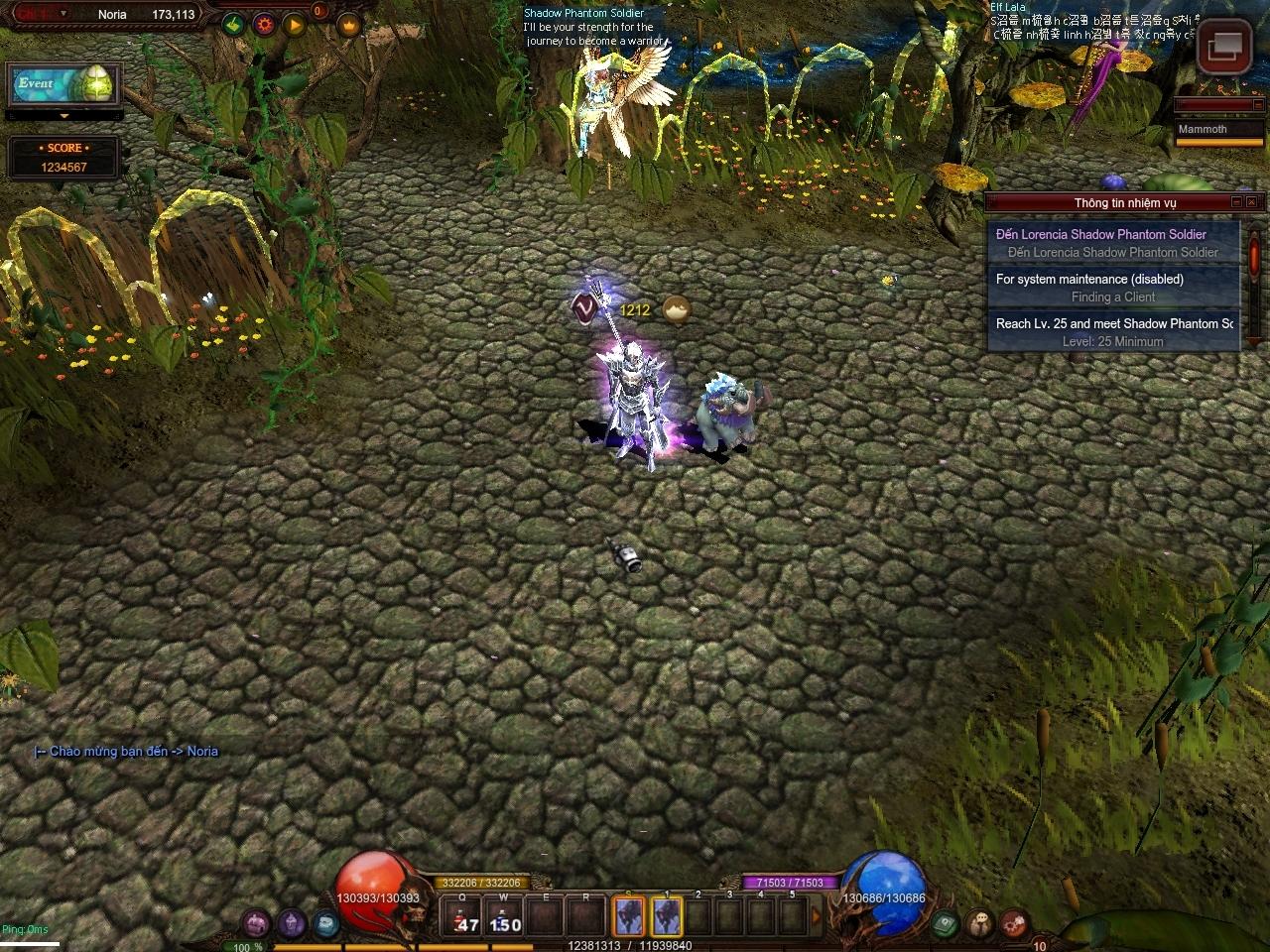Toggle the overlapping windows button
Viewport: 1270px width, 952px height.
(1223, 46)
